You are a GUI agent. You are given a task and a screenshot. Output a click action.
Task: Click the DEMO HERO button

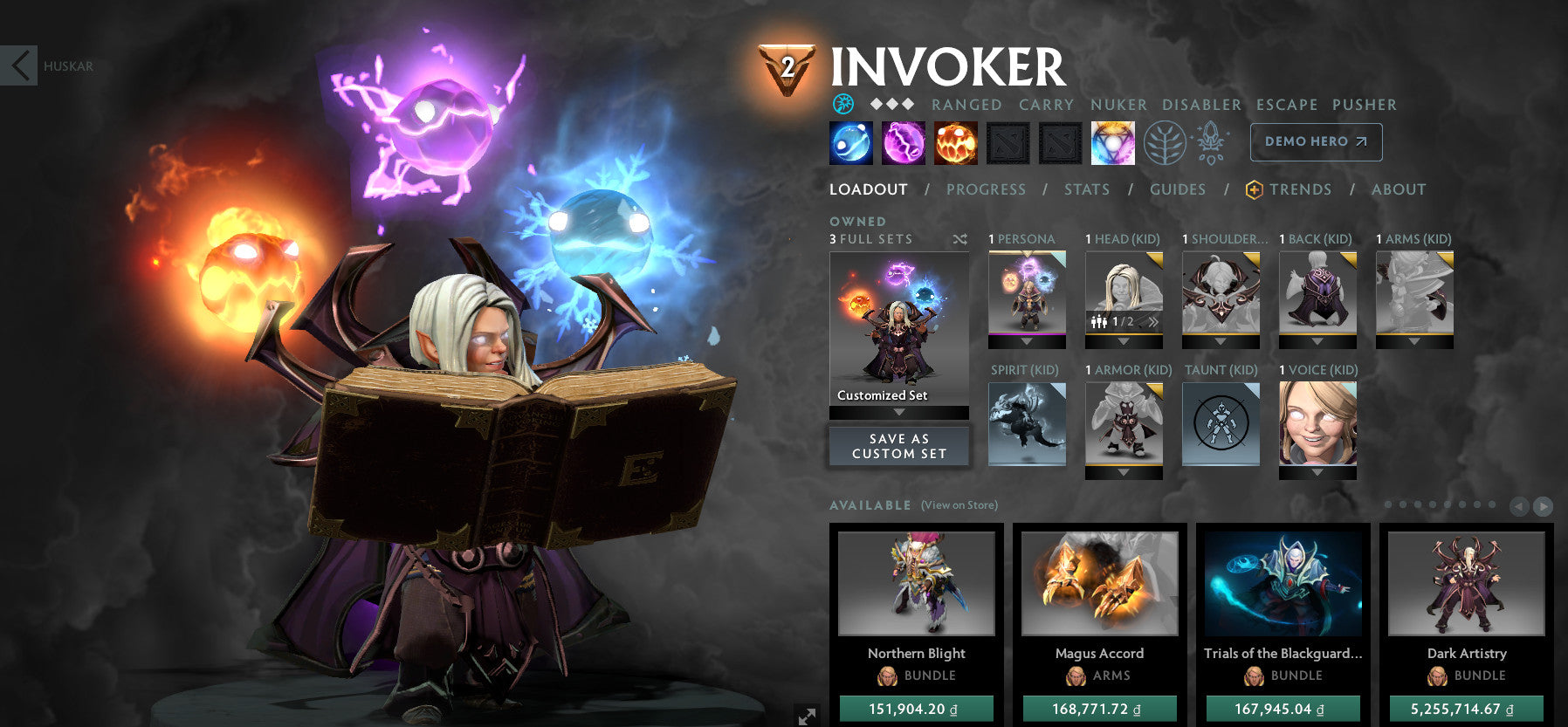[x=1316, y=141]
